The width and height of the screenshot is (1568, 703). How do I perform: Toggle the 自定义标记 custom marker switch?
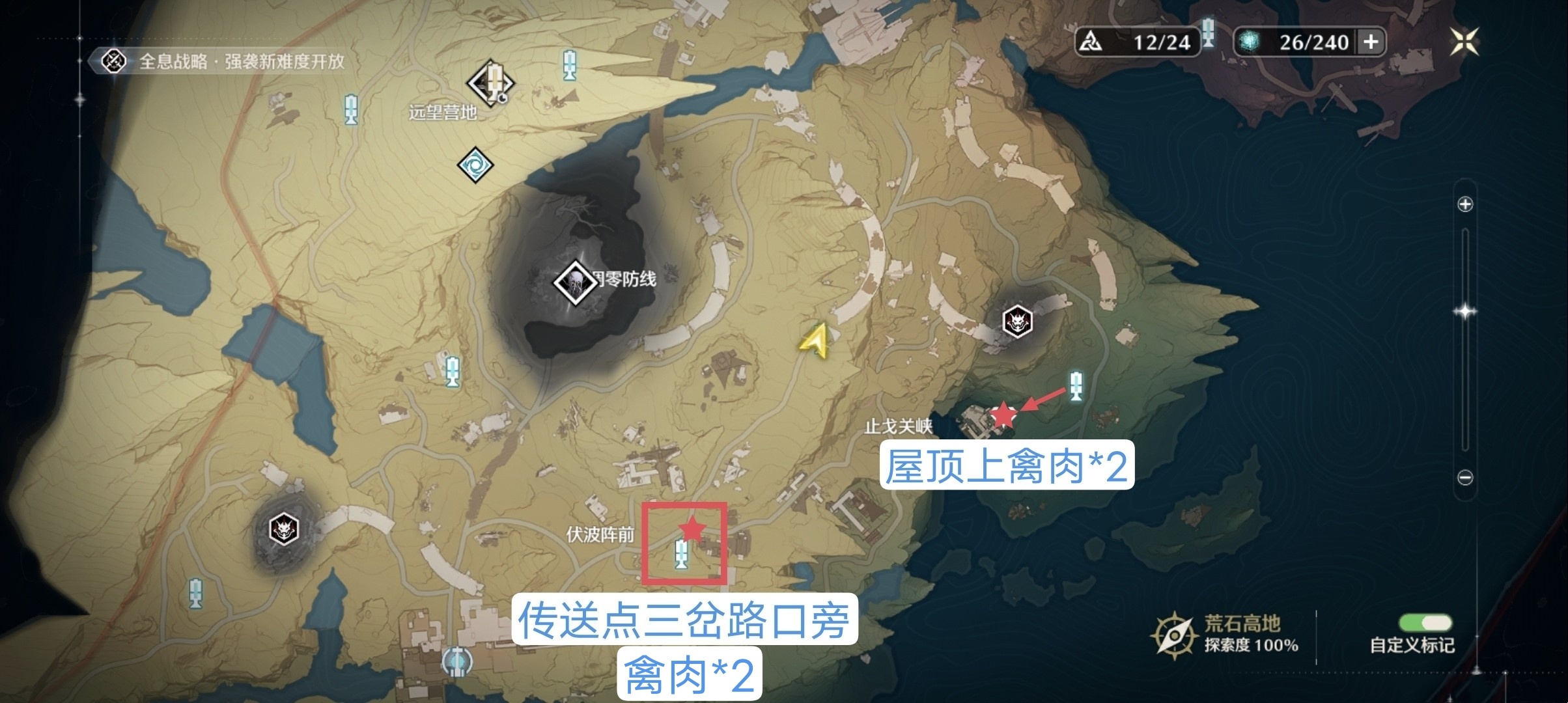coord(1425,624)
